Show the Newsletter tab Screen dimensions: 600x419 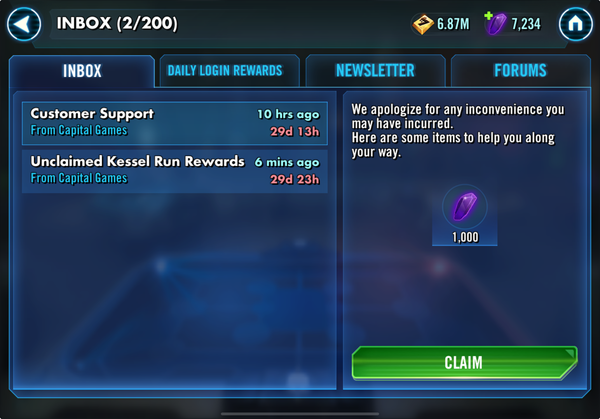375,71
